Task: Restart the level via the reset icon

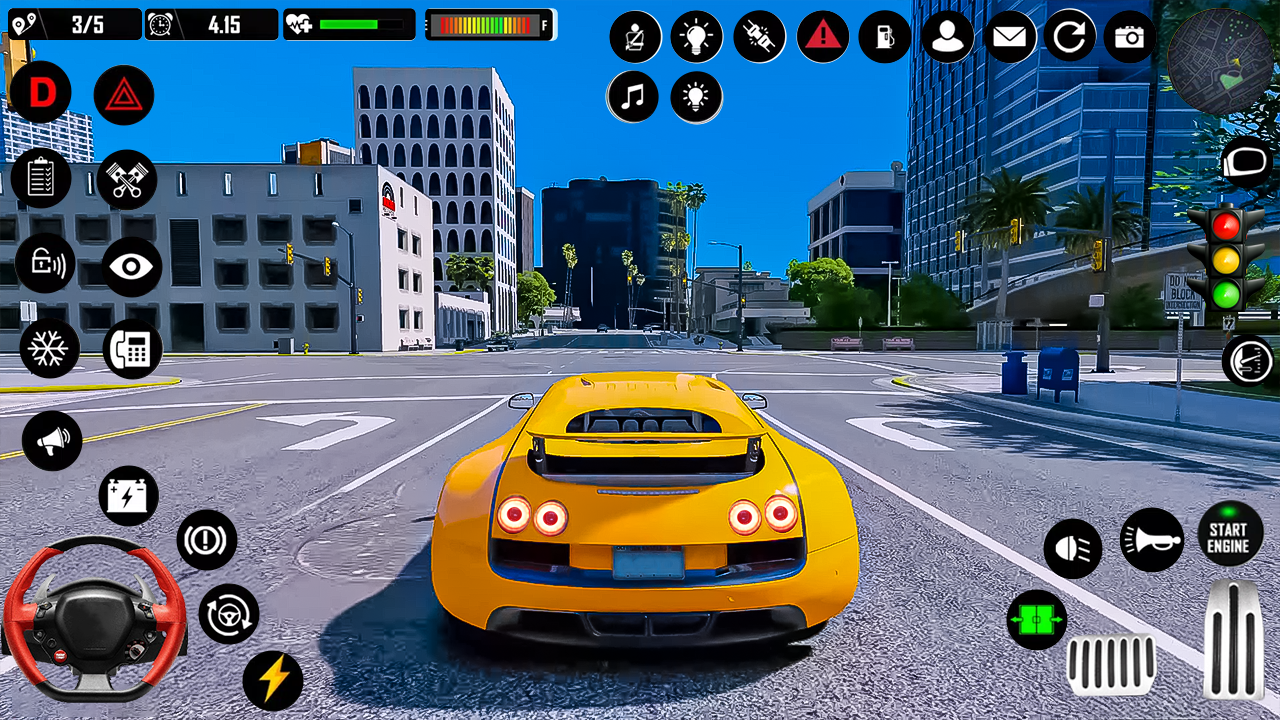Action: (1071, 37)
